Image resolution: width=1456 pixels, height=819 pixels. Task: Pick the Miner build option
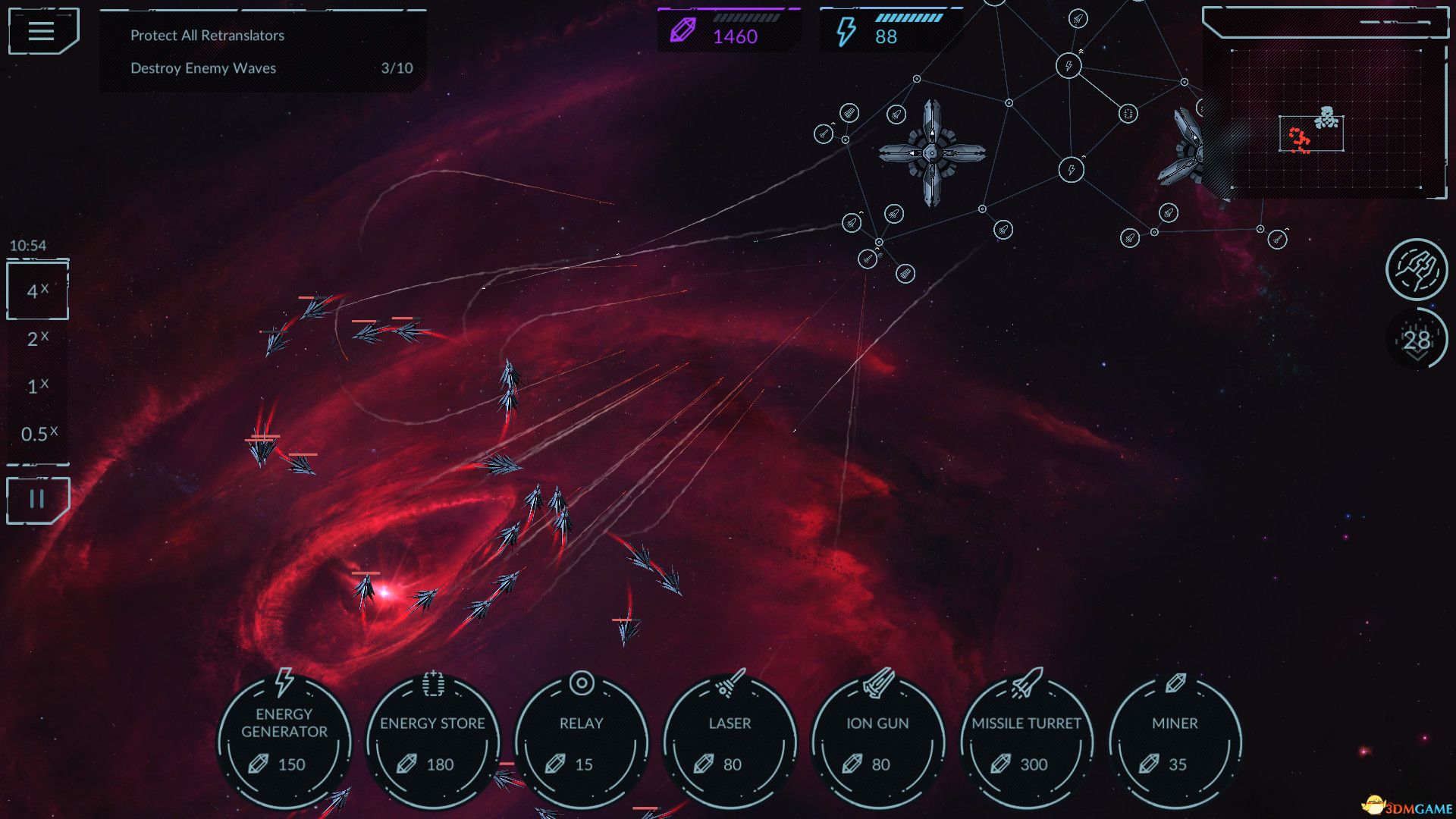point(1175,741)
